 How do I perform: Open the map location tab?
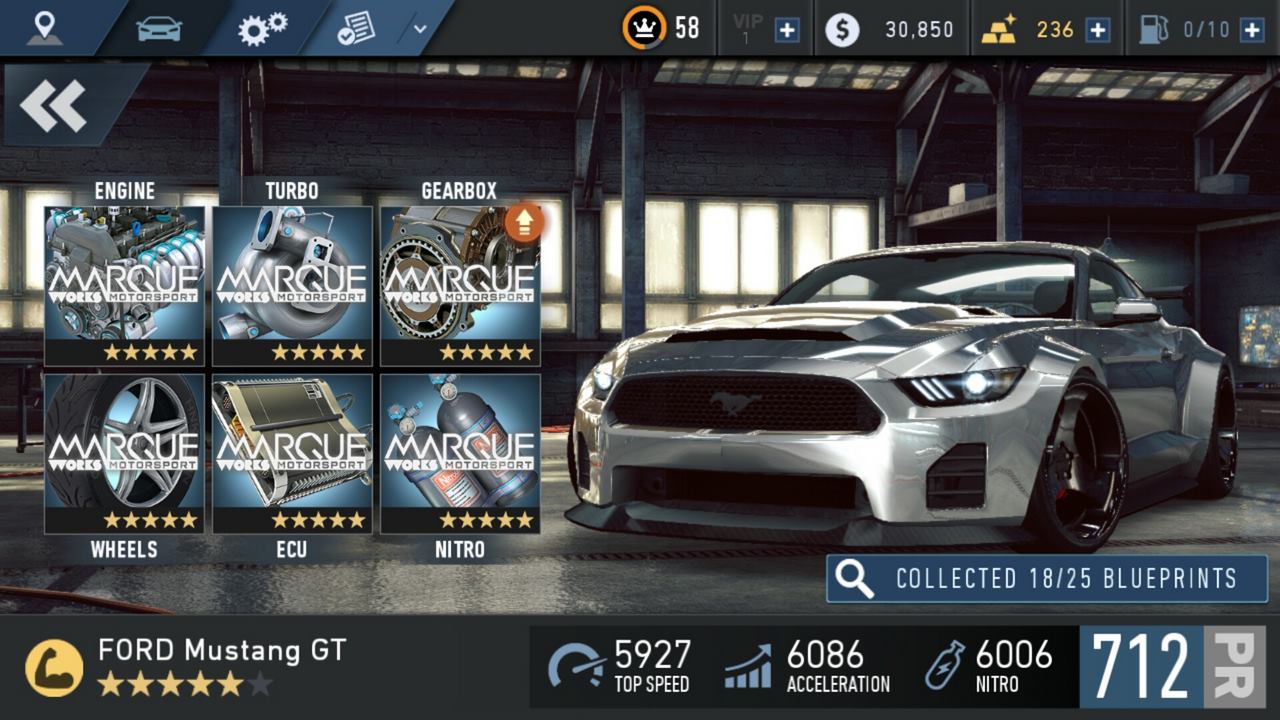[x=45, y=28]
